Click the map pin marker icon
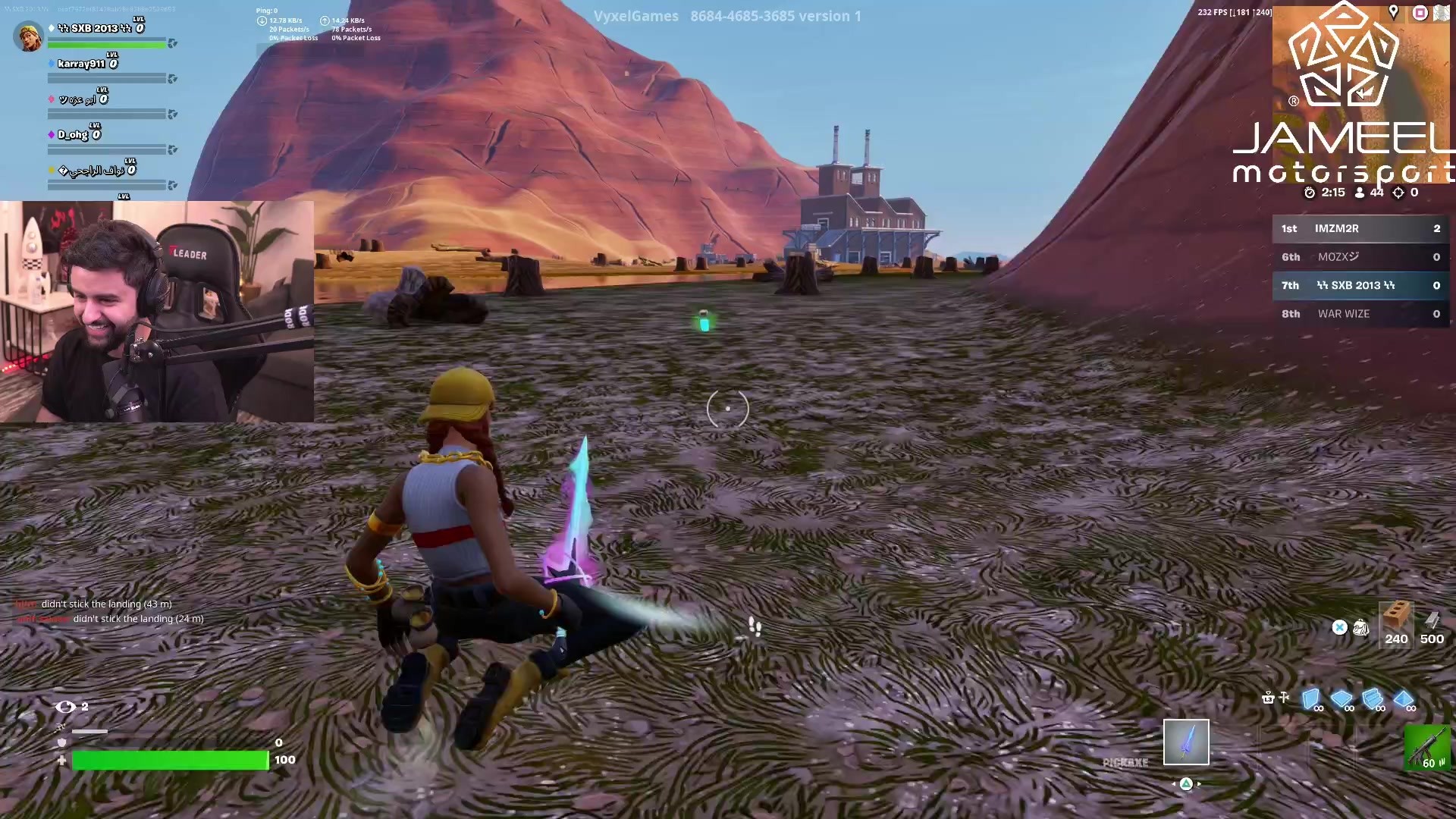 pos(1393,11)
